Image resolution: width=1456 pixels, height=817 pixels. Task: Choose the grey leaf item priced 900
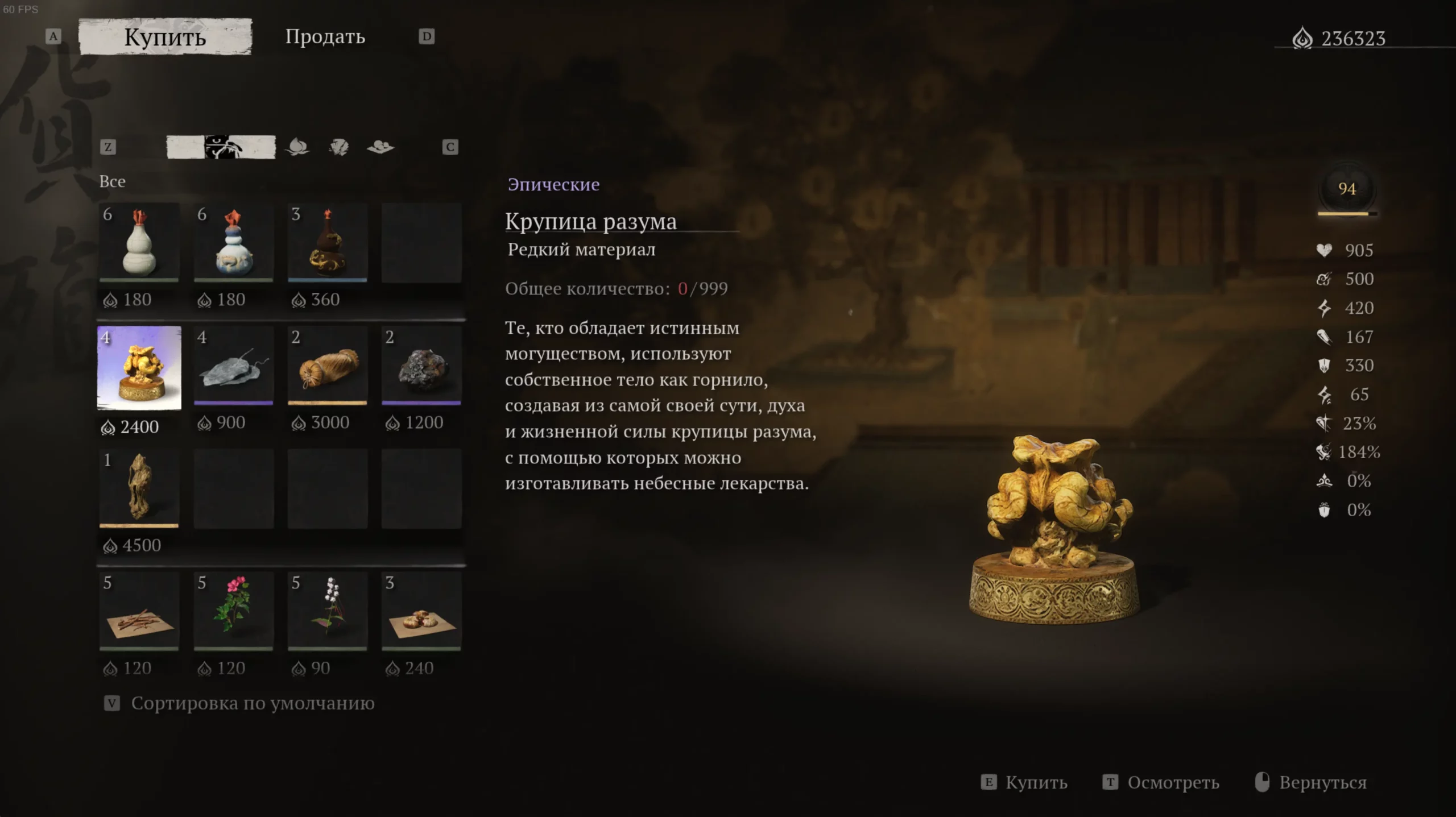(233, 367)
